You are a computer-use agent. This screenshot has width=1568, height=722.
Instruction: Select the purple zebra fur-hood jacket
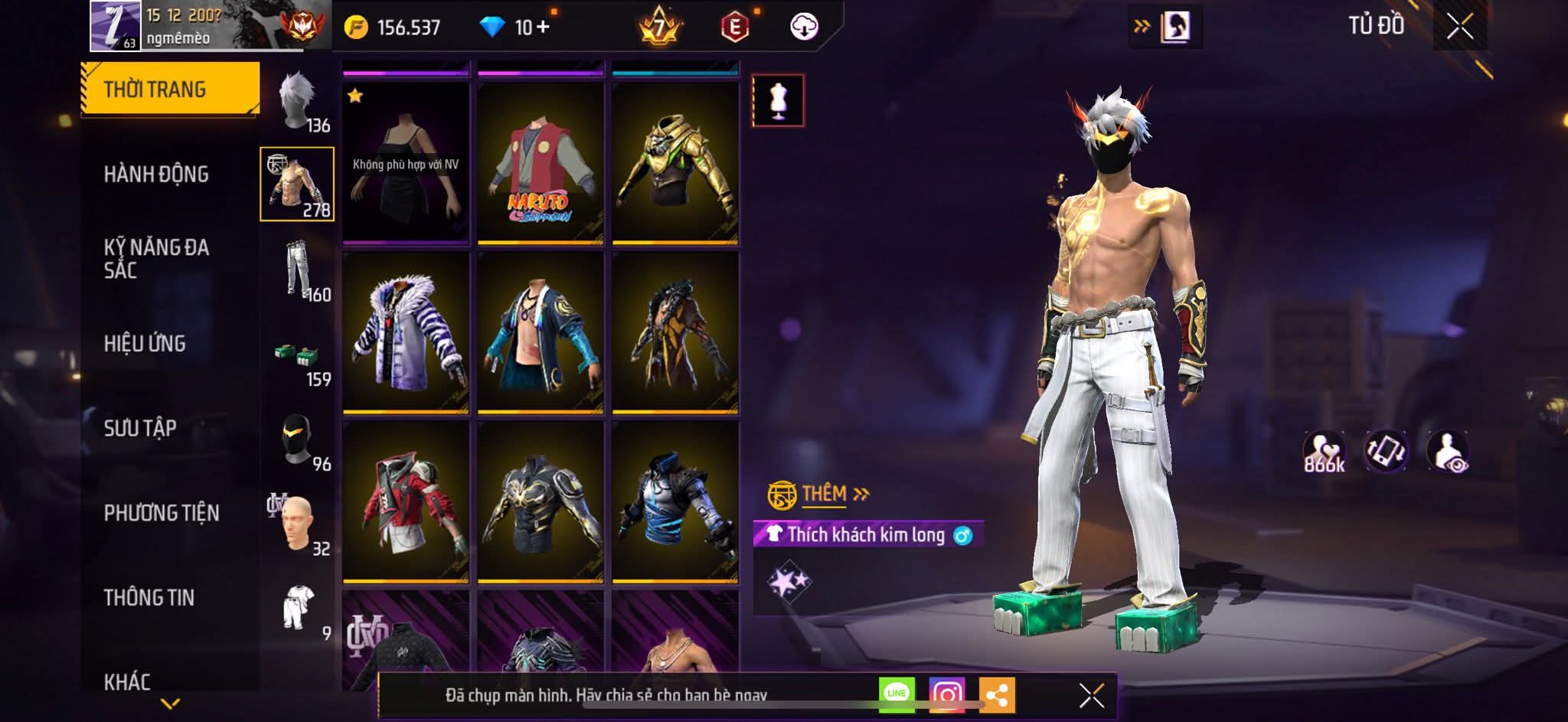(406, 333)
